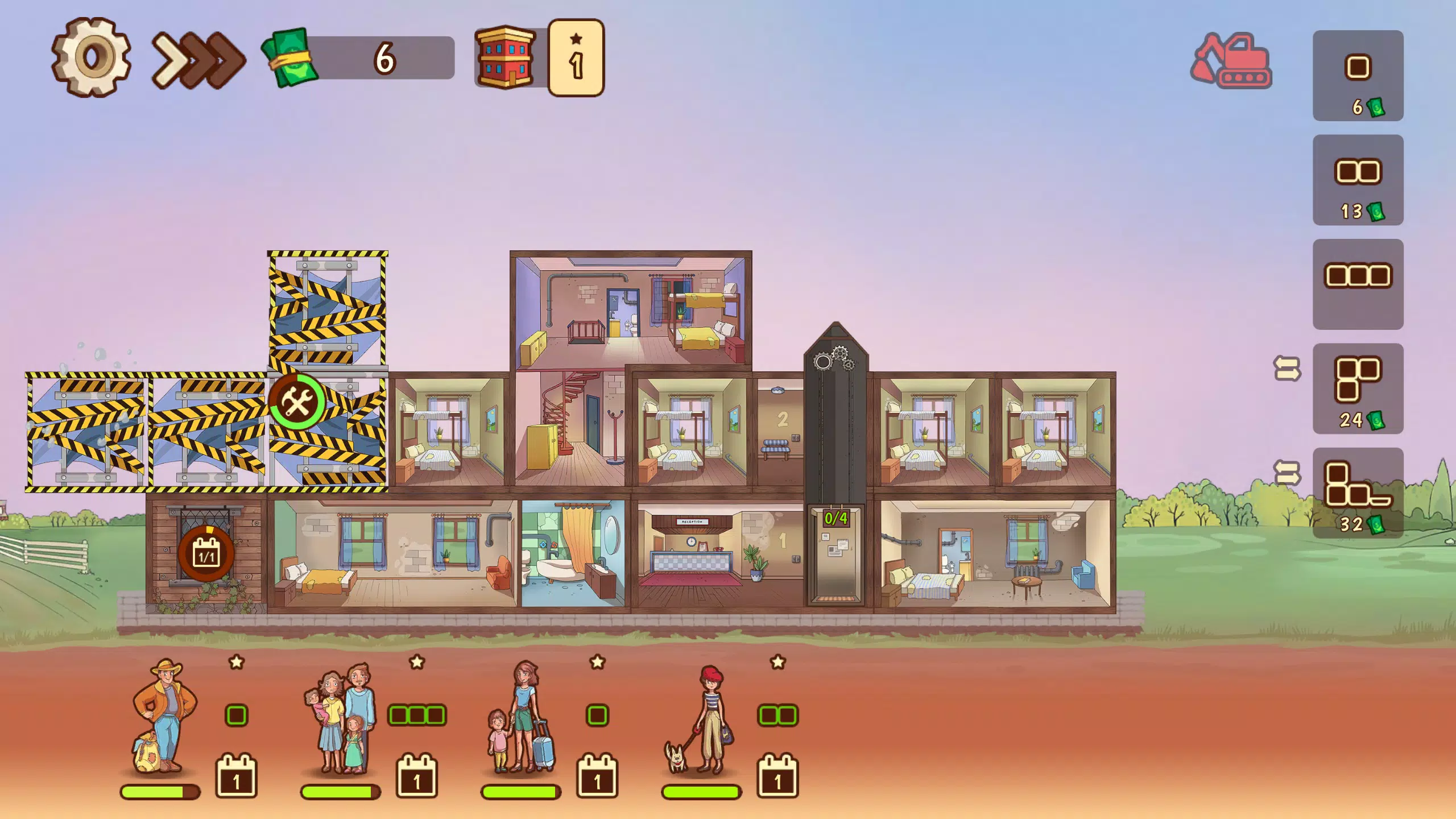The width and height of the screenshot is (1456, 819).
Task: Click the repair wrench icon on construction site
Action: [297, 402]
